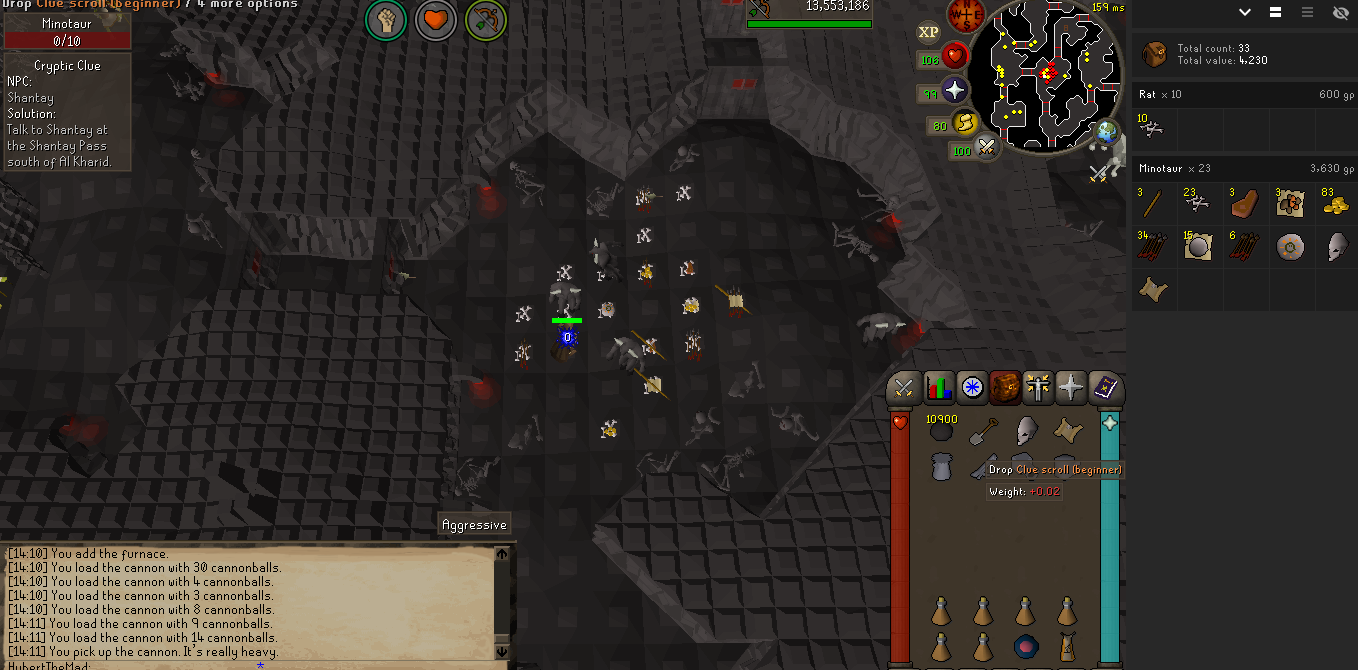Click the red heart status icon at top
This screenshot has width=1358, height=670.
[x=436, y=20]
